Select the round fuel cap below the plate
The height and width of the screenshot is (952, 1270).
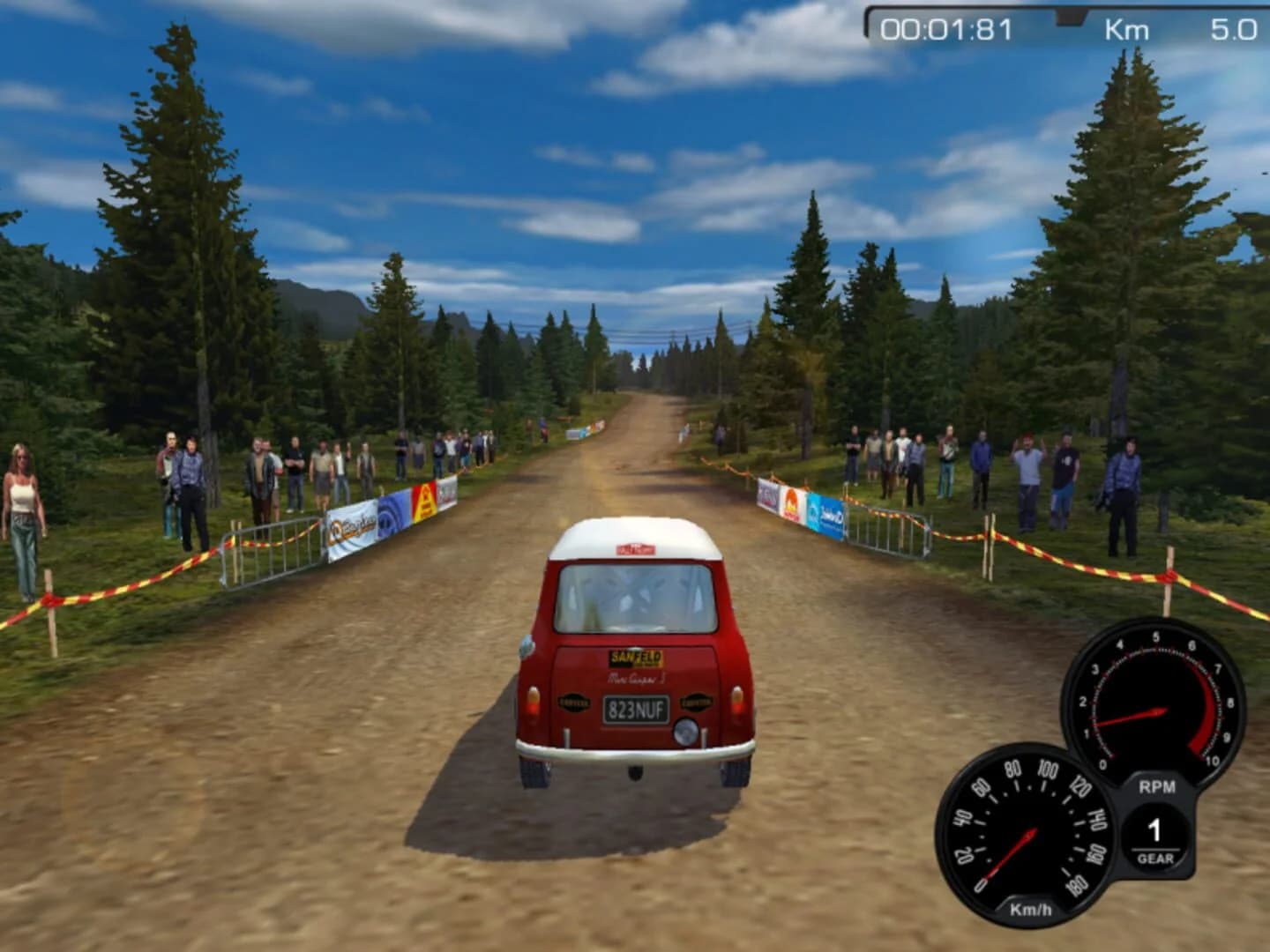[x=685, y=732]
